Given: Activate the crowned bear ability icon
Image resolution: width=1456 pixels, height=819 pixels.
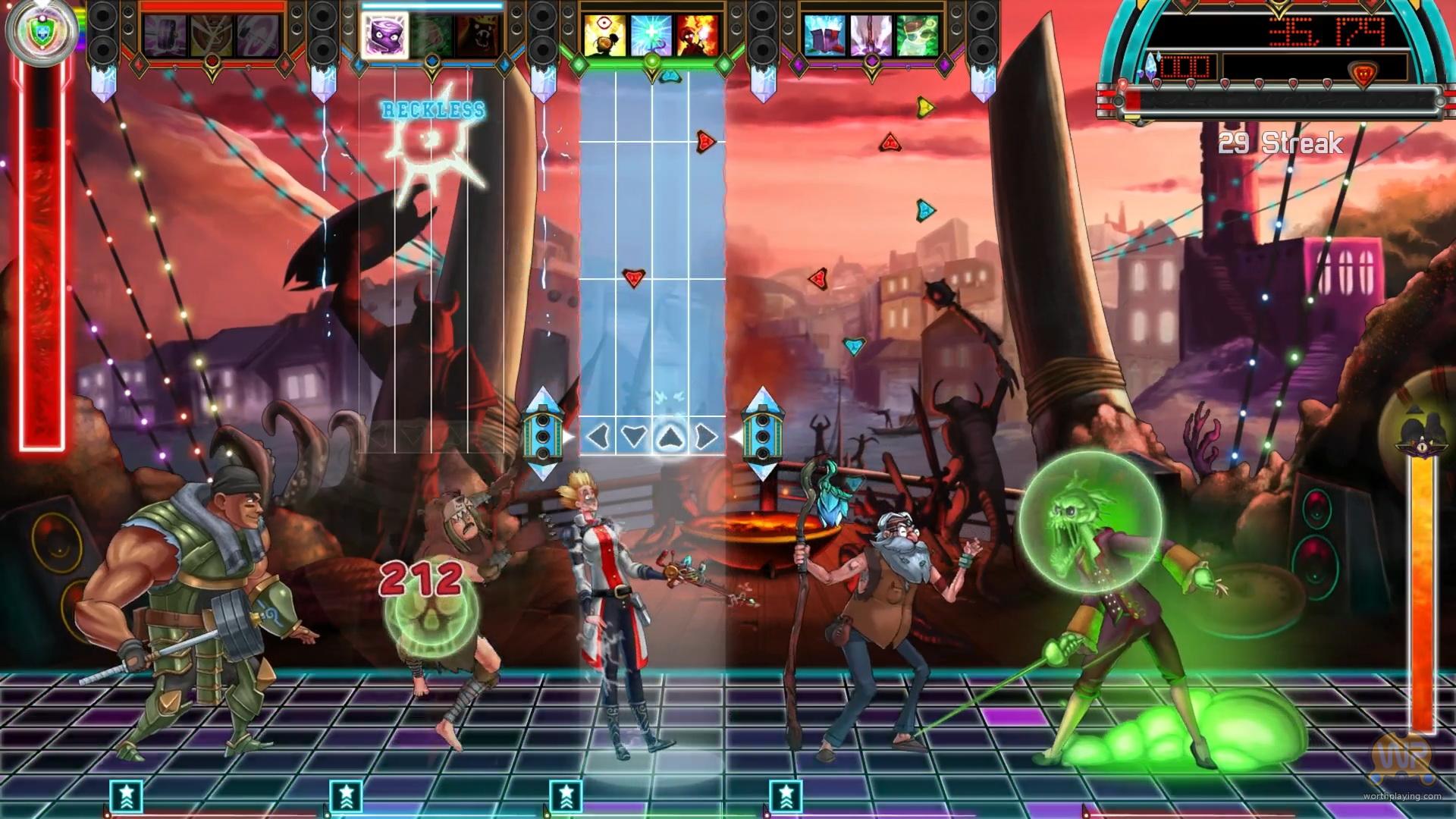Looking at the screenshot, I should point(481,36).
